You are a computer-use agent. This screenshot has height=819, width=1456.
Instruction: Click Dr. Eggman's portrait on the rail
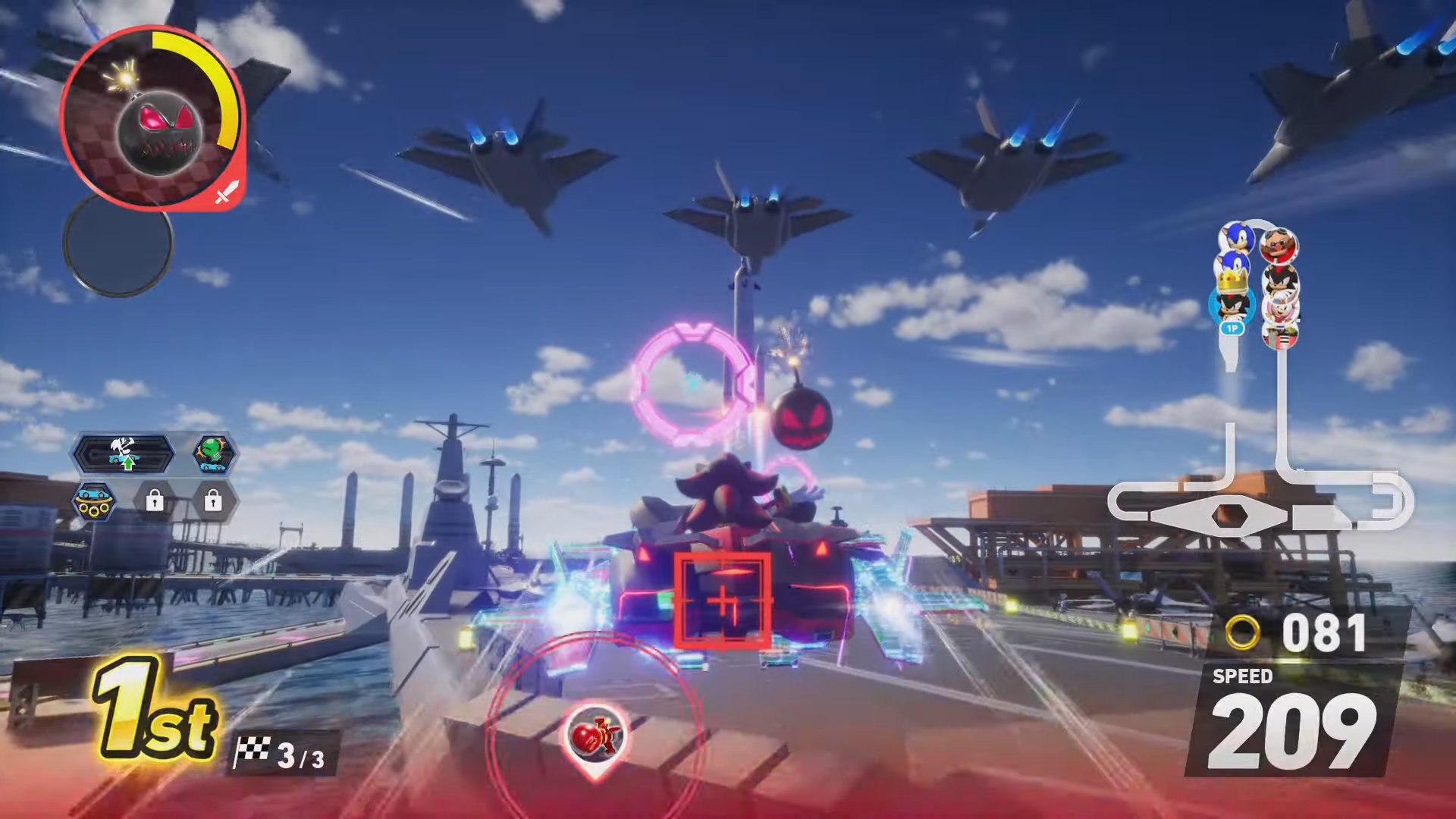click(x=1279, y=246)
